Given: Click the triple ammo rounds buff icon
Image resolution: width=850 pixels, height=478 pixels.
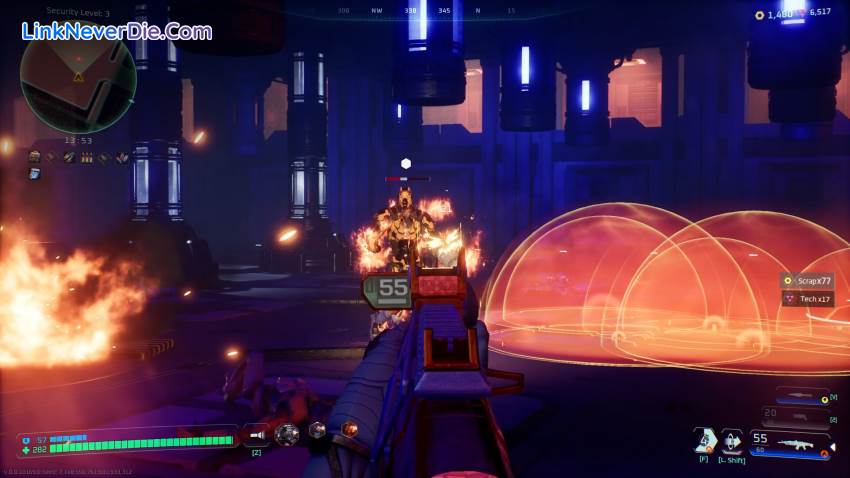Looking at the screenshot, I should (x=86, y=157).
